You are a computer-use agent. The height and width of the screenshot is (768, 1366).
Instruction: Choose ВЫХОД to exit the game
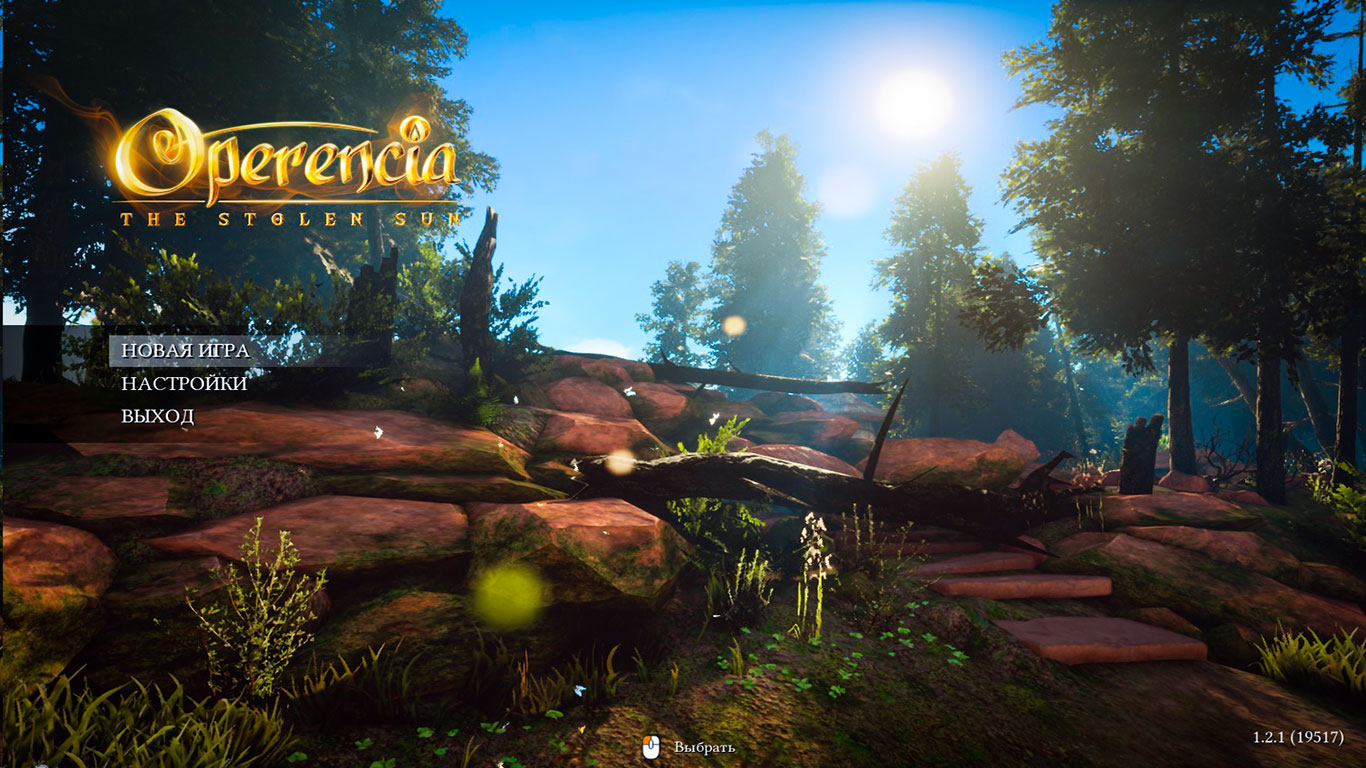[x=158, y=416]
